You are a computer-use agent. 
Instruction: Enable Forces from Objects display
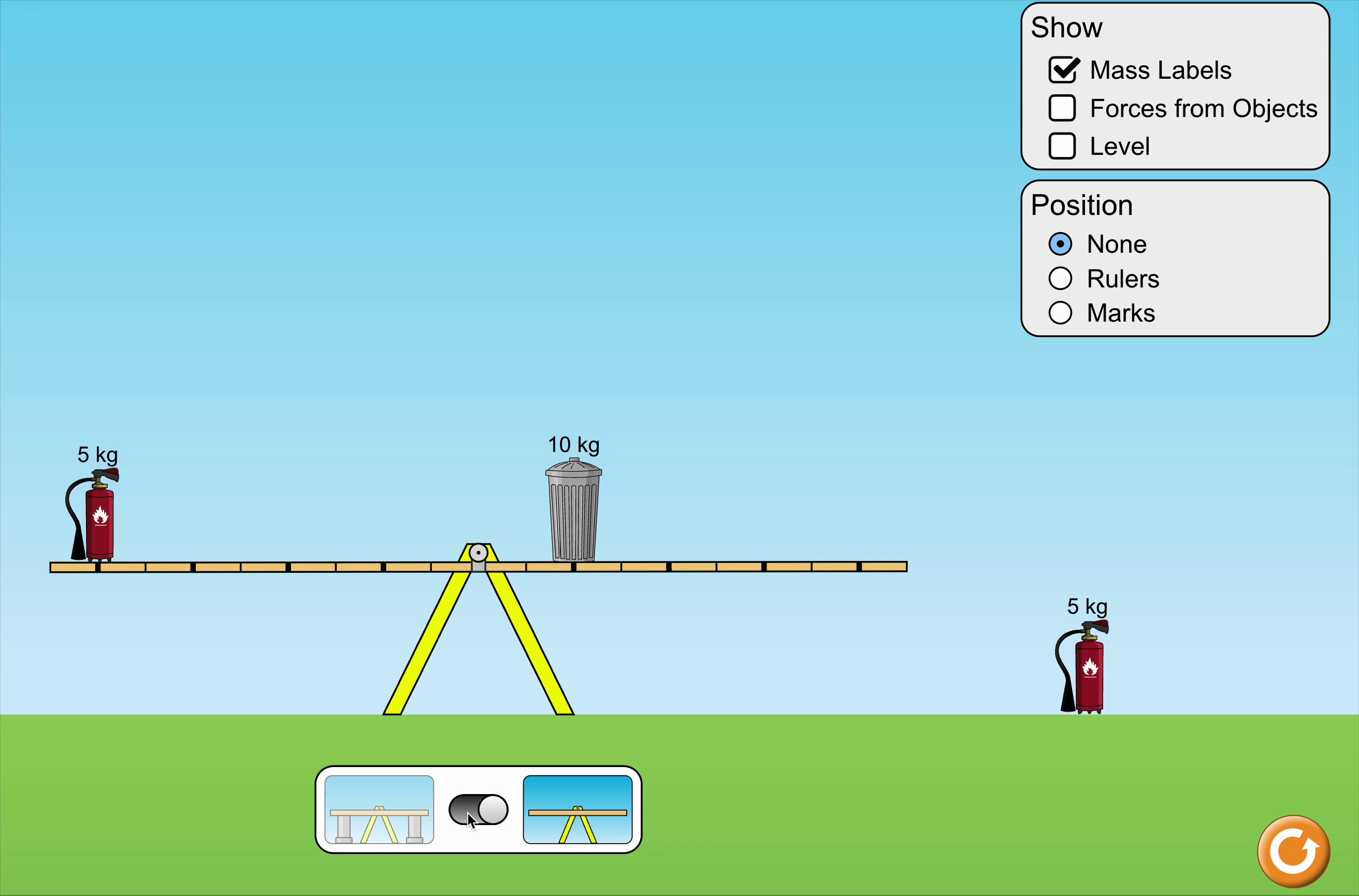point(1062,108)
